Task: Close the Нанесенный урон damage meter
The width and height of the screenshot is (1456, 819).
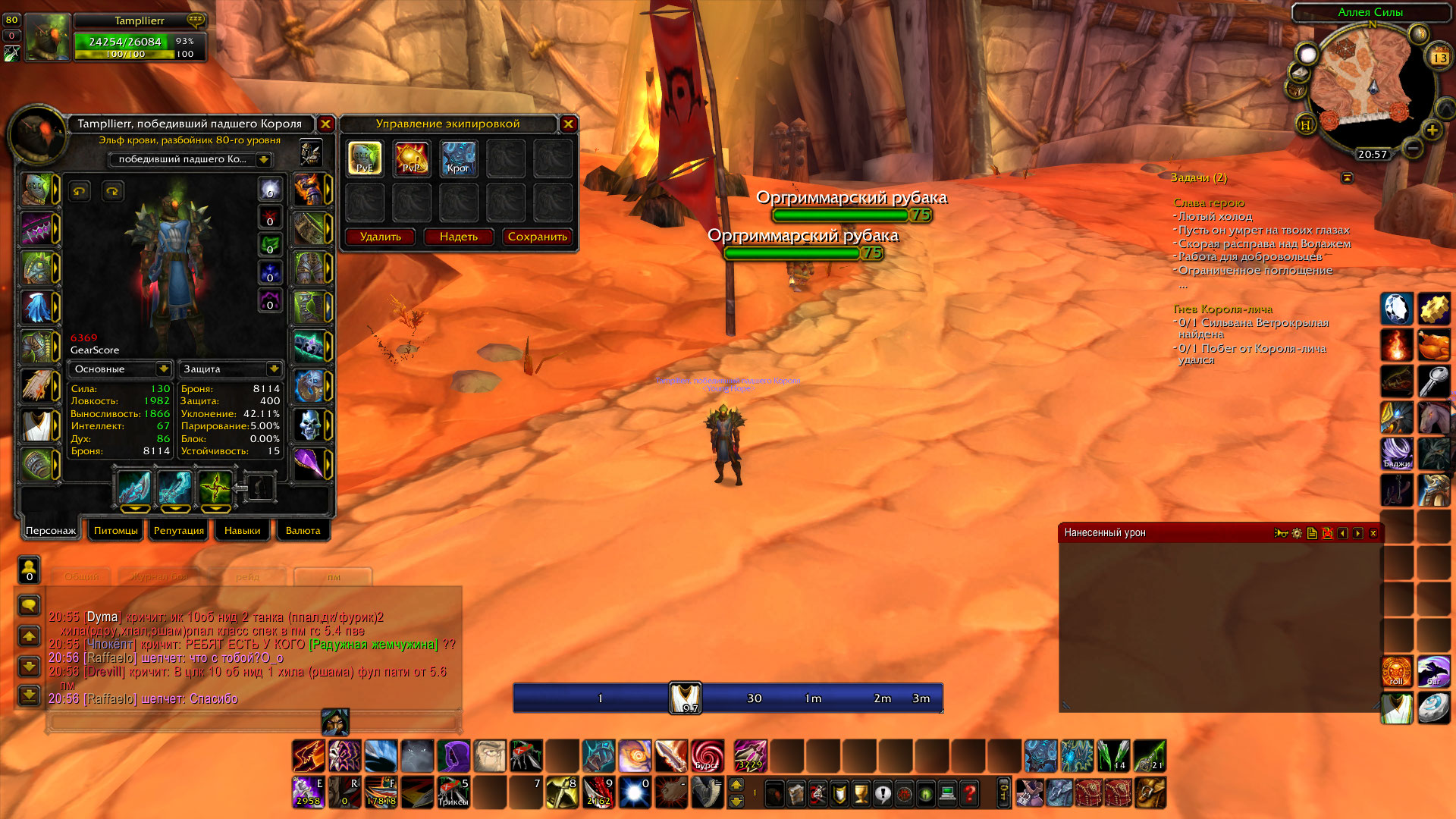Action: pyautogui.click(x=1373, y=533)
